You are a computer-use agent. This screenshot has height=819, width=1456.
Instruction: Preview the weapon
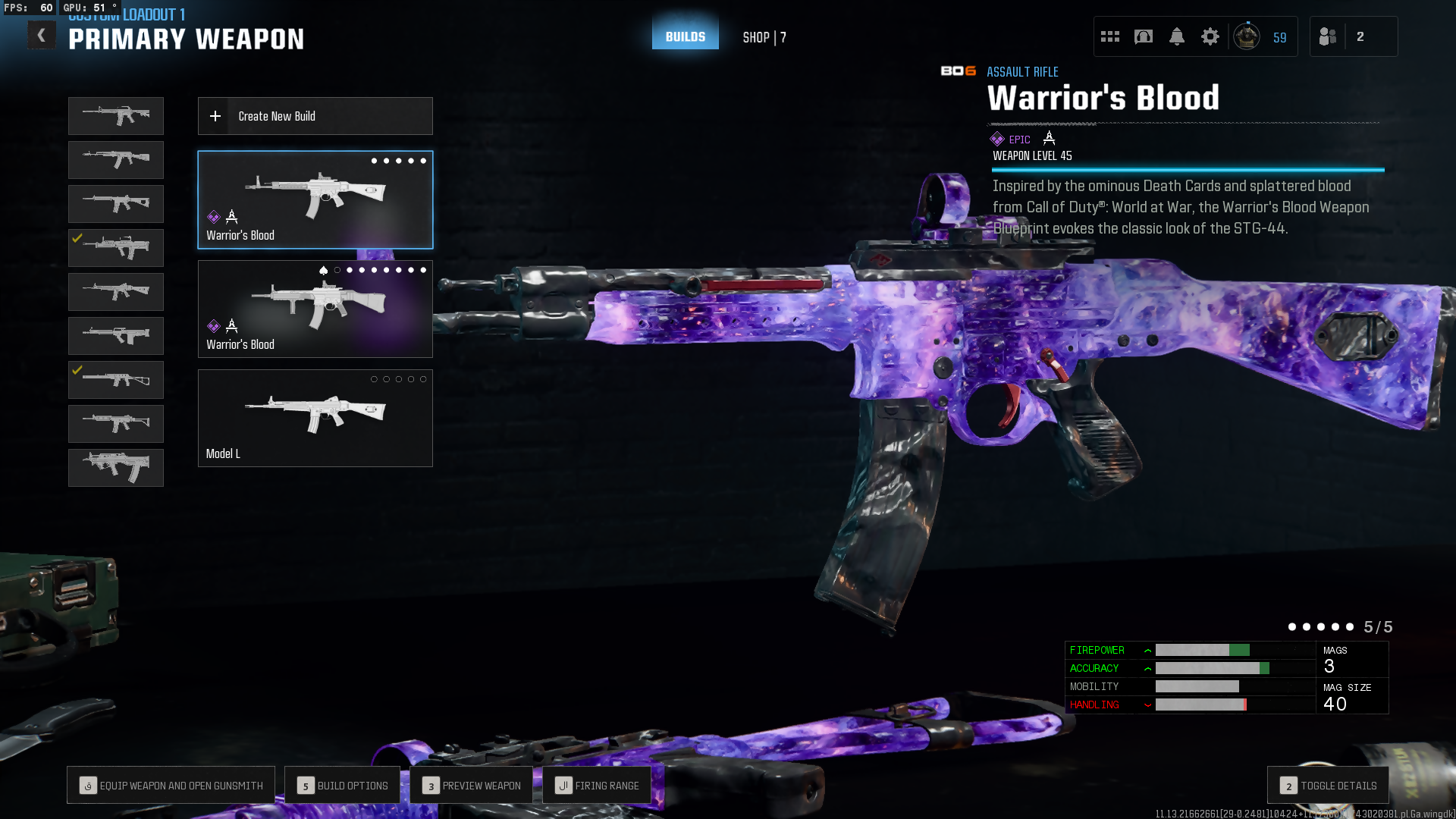tap(471, 786)
